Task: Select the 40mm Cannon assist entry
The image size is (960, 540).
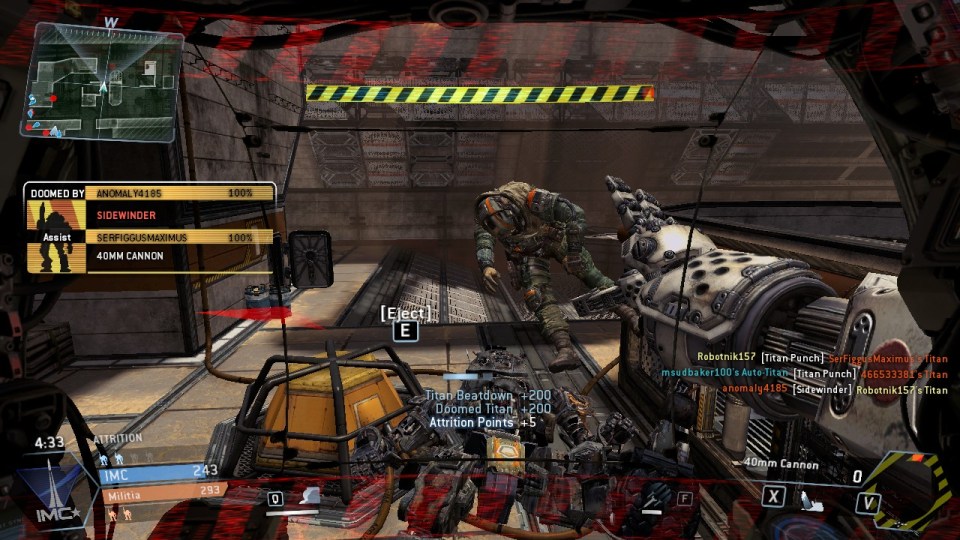Action: point(130,256)
